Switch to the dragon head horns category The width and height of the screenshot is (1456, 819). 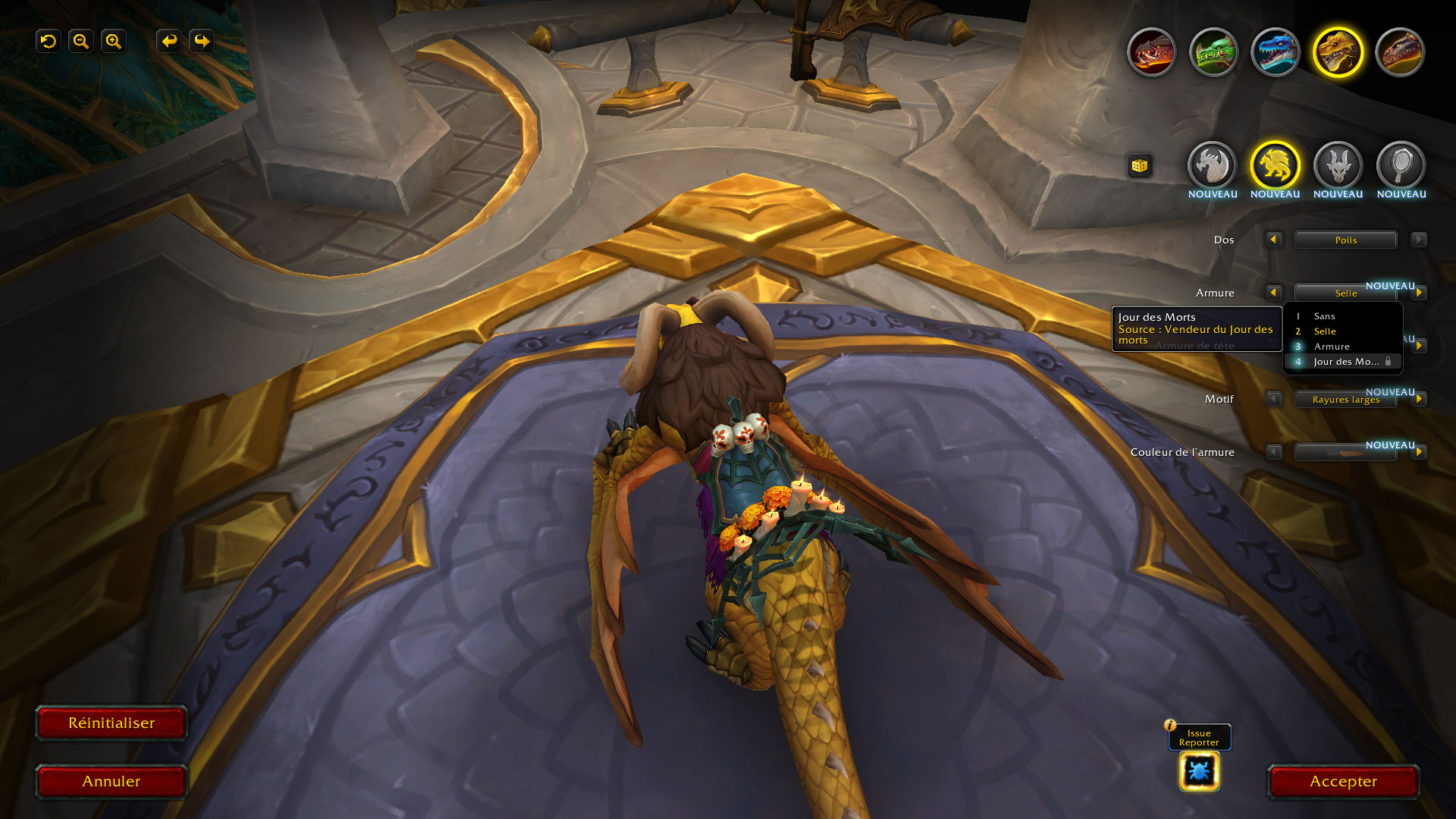[1338, 165]
